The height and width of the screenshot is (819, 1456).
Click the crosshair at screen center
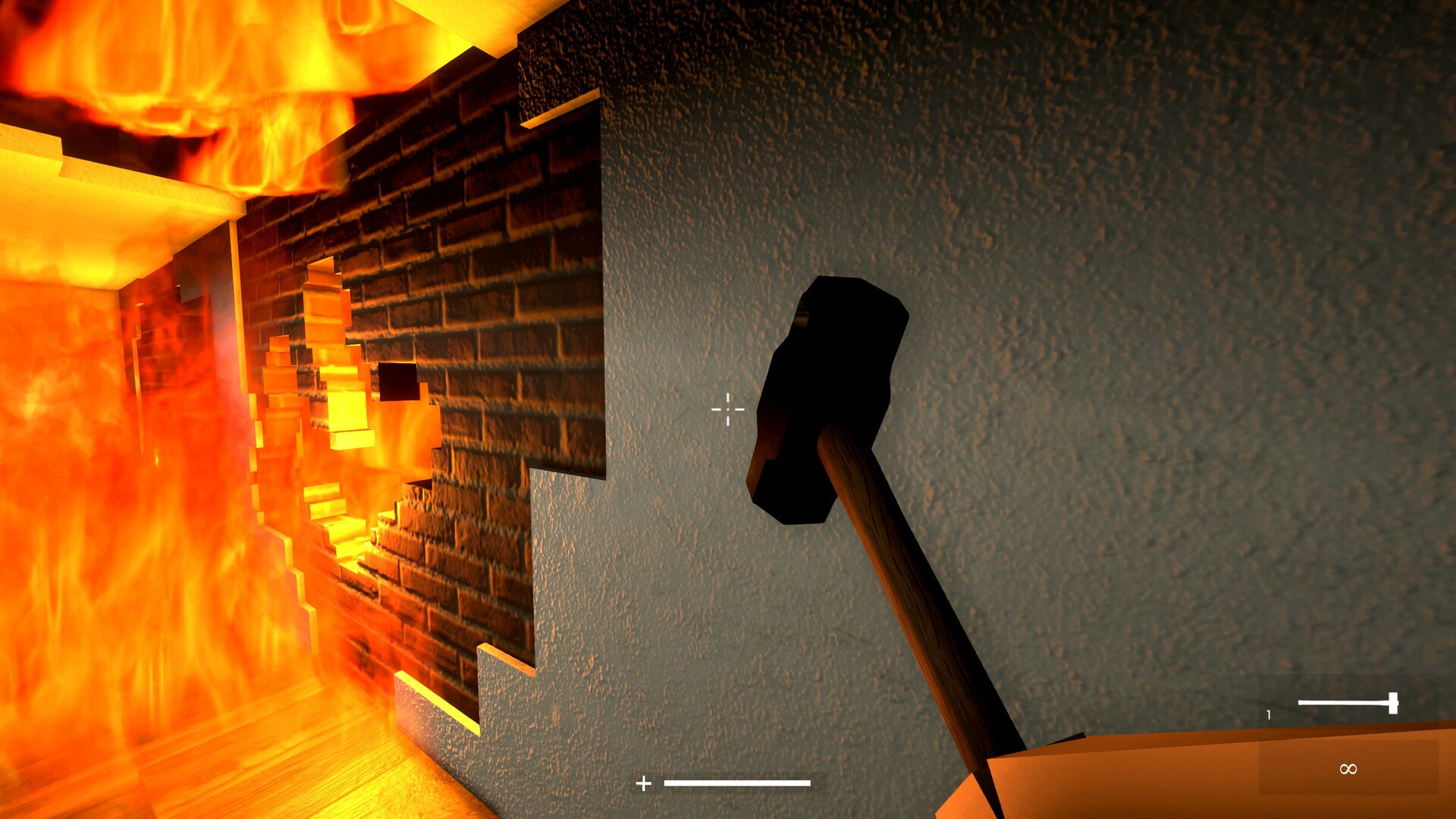point(726,409)
